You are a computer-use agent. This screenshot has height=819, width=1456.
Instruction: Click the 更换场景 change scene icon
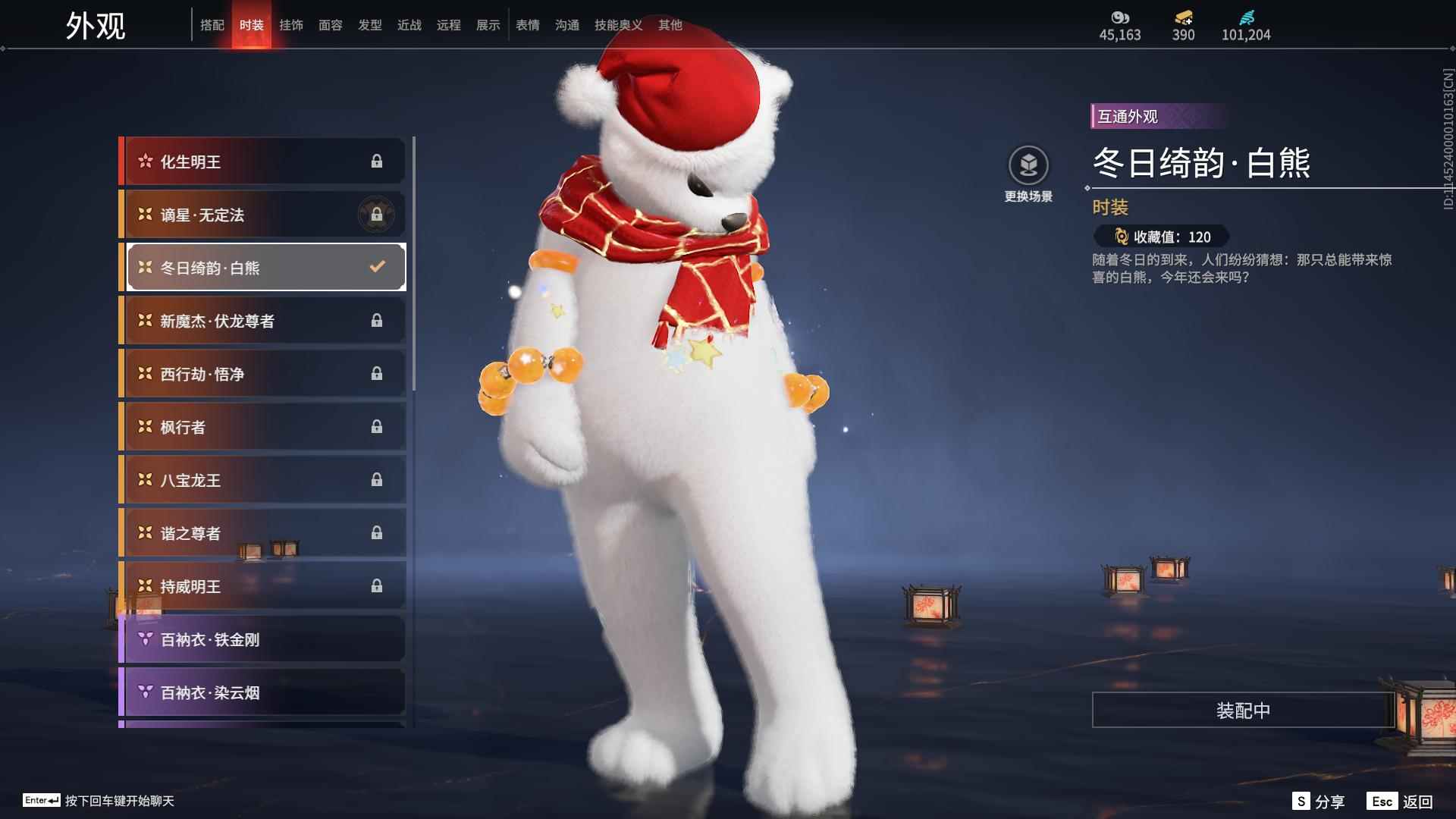tap(1028, 165)
